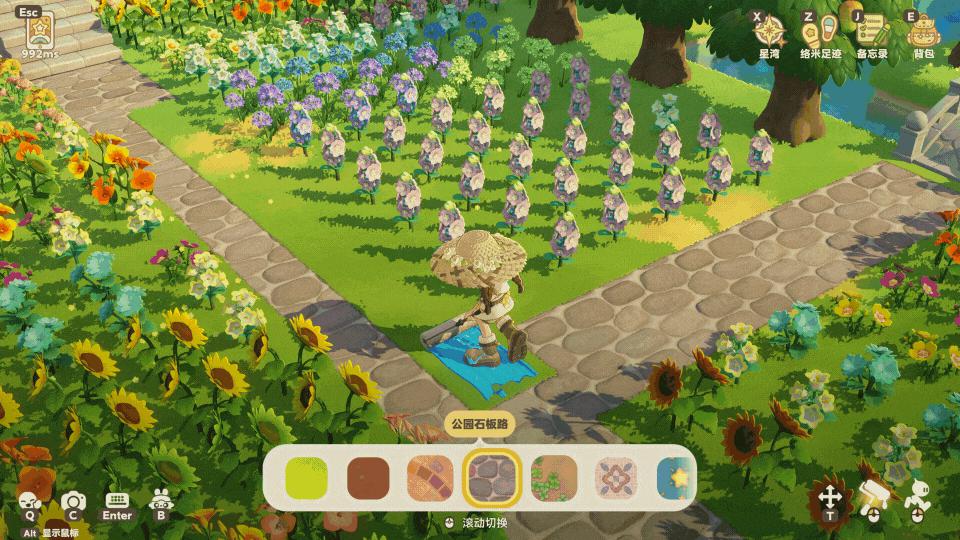Choose the clover-covered dirt path tile
The height and width of the screenshot is (540, 960).
553,479
